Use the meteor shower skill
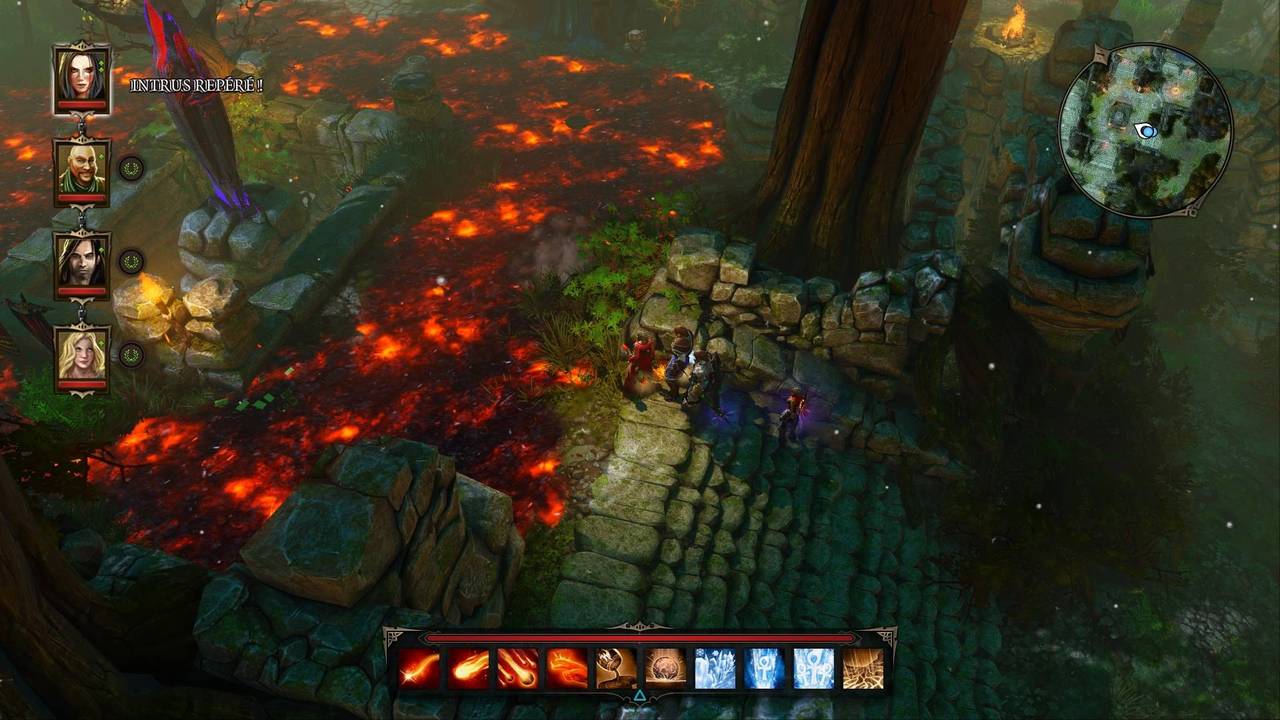 point(518,668)
